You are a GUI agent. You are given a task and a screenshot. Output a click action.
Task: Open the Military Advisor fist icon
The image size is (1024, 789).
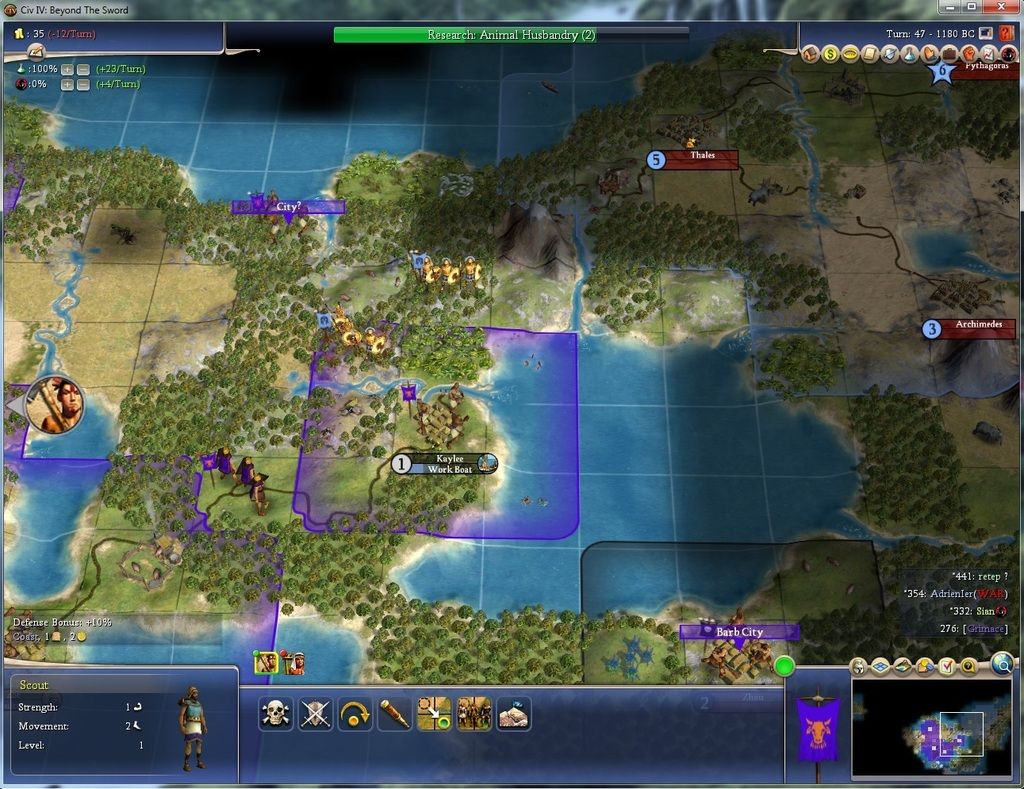click(x=968, y=54)
